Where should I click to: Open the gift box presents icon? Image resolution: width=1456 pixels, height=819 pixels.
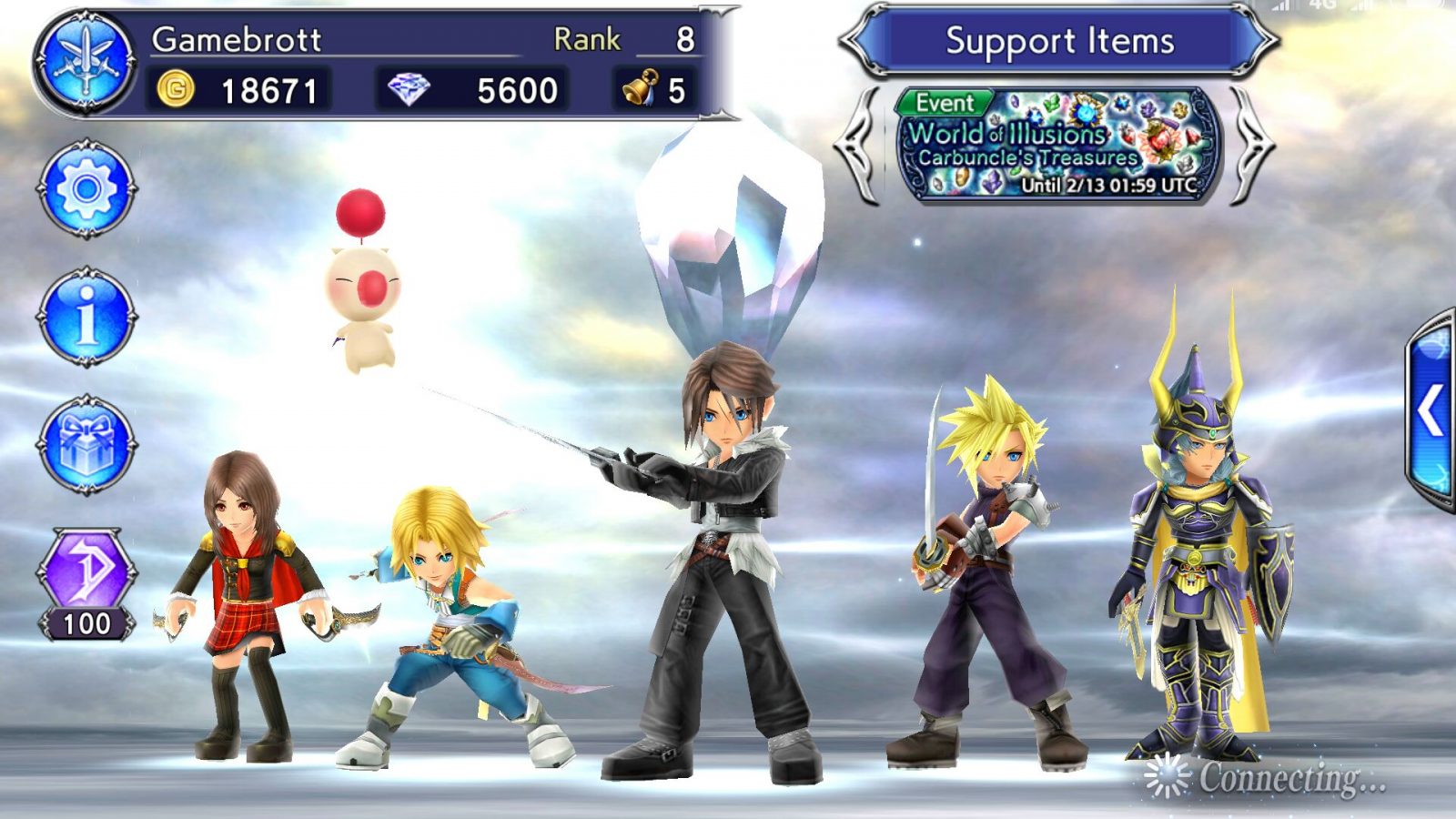tap(86, 445)
